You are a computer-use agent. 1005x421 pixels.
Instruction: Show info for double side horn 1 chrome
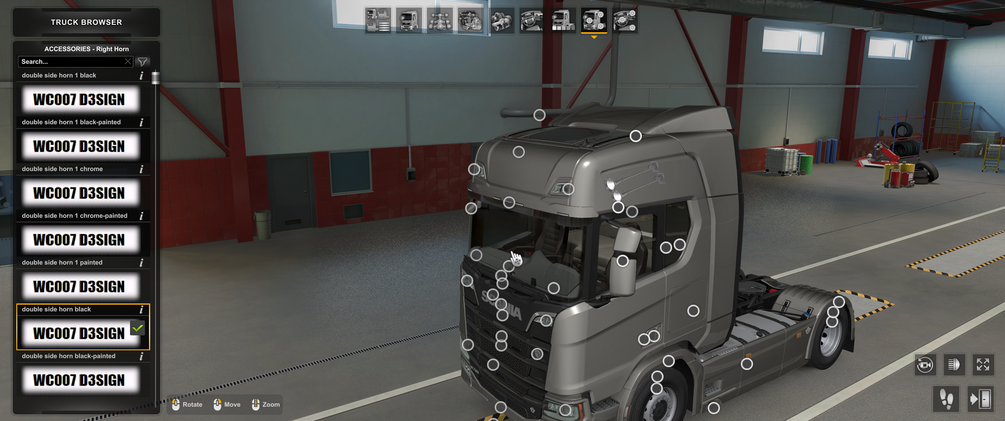pyautogui.click(x=141, y=170)
